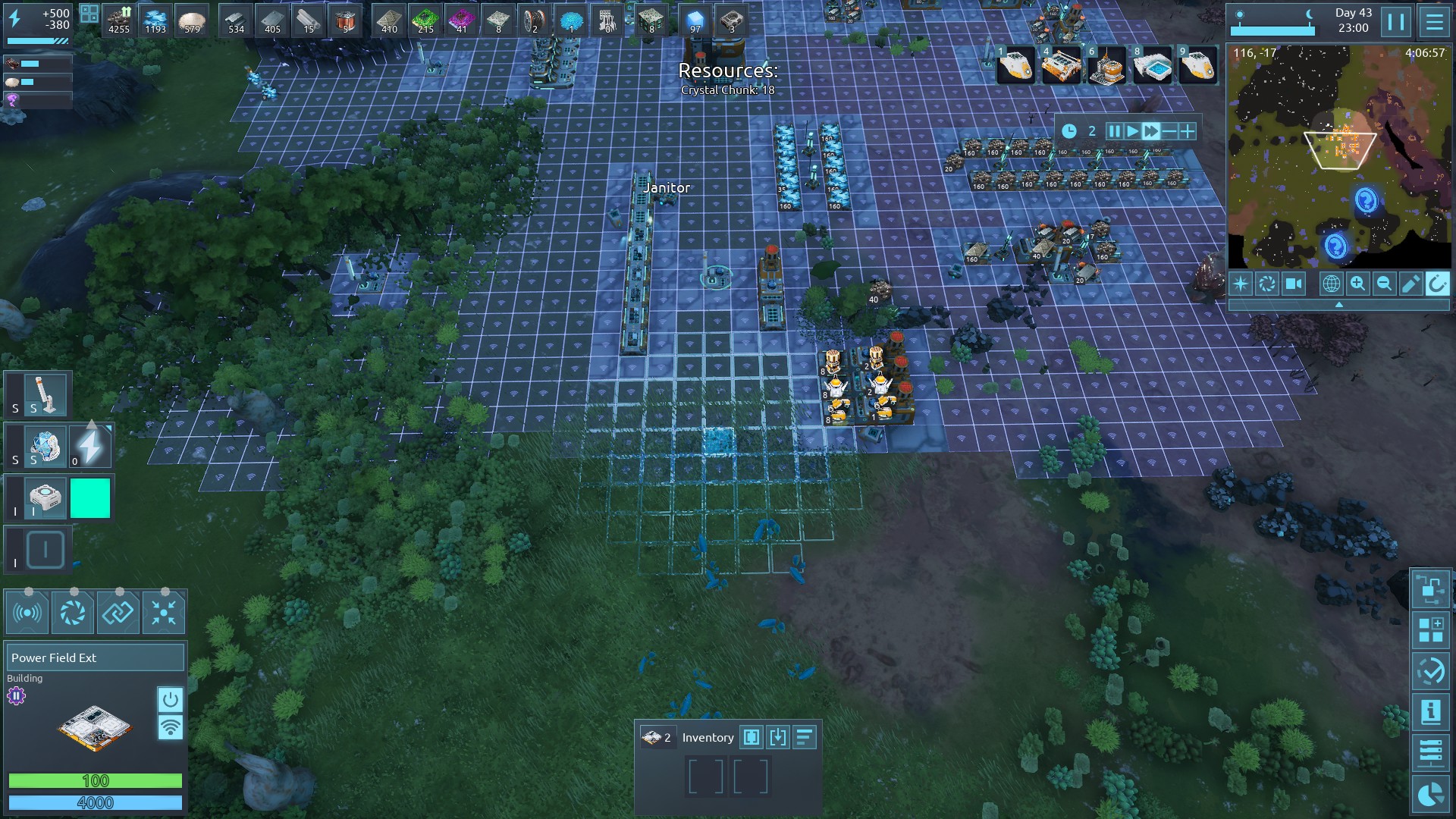Screen dimensions: 1456x819
Task: Open the hamburger main menu
Action: click(1434, 22)
